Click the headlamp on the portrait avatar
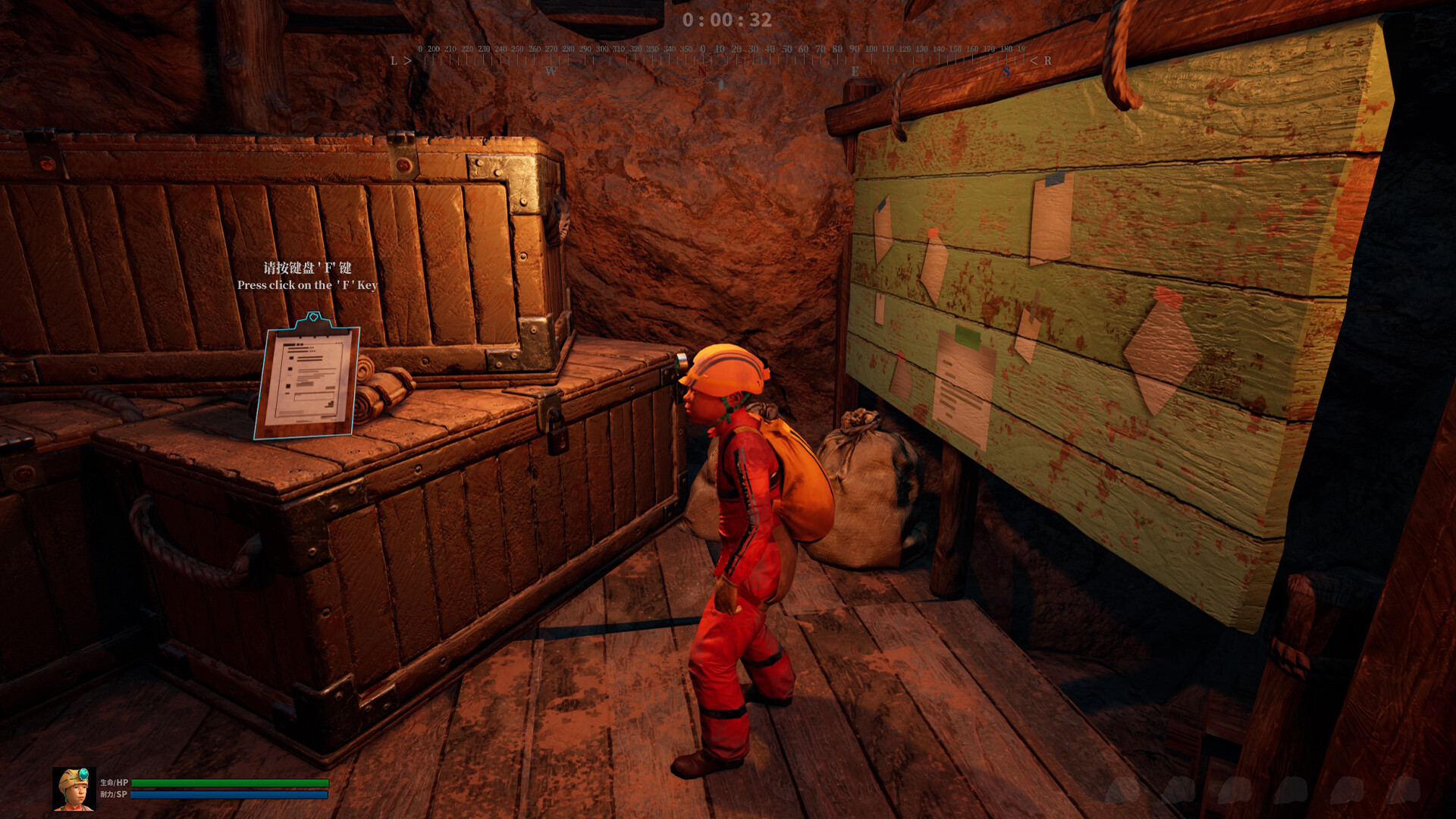 (83, 774)
